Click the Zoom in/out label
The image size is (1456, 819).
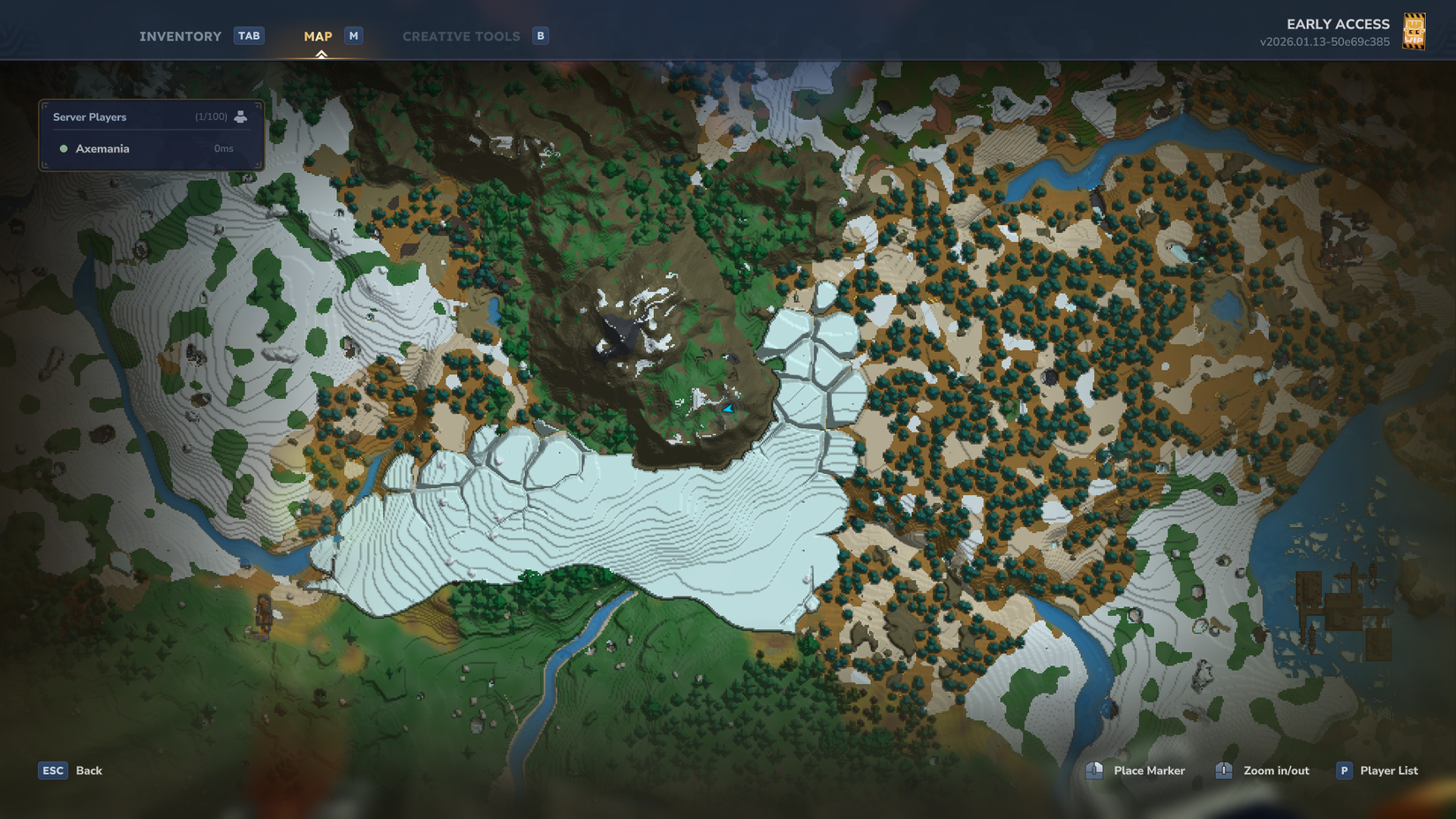[x=1276, y=770]
